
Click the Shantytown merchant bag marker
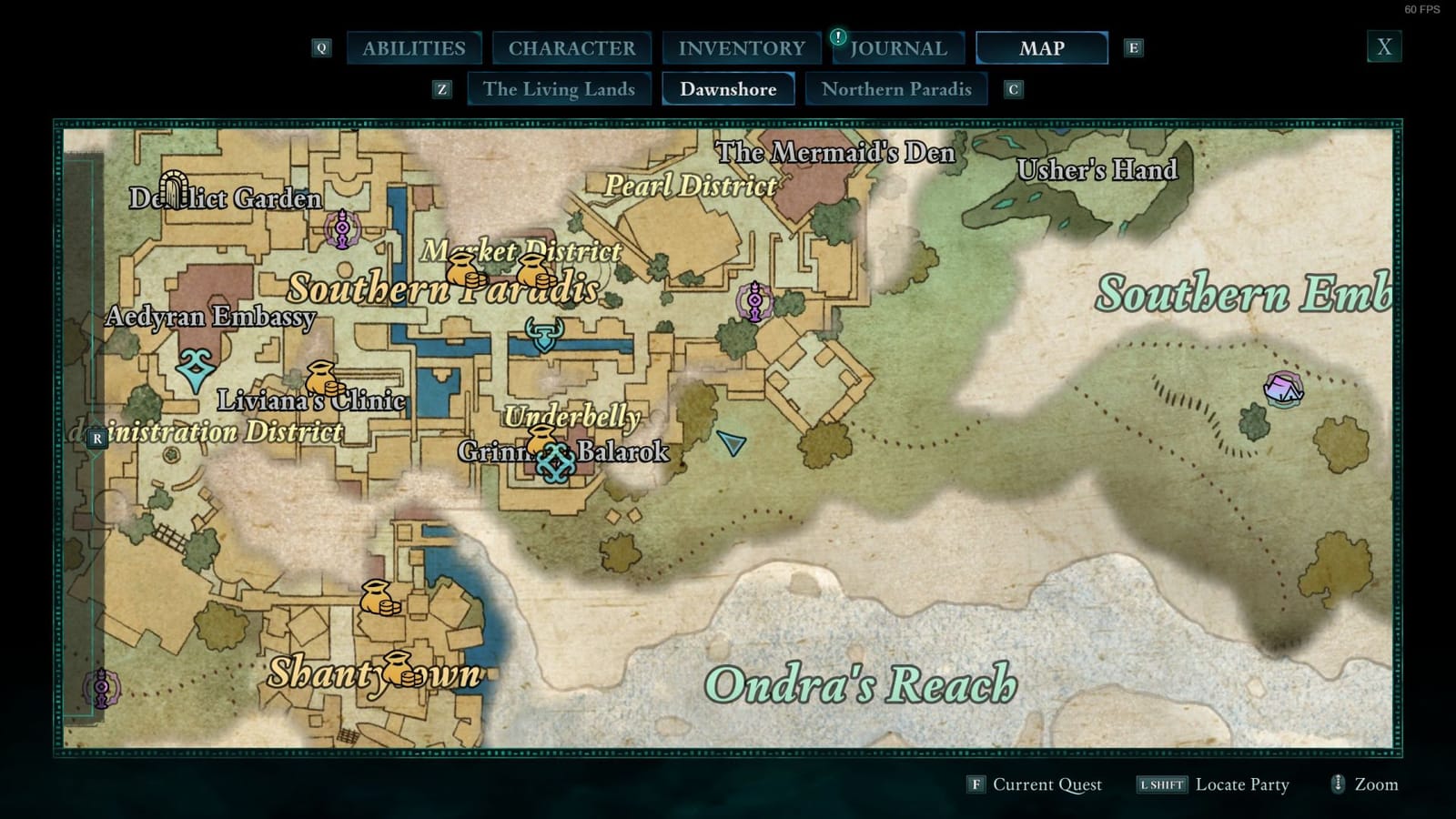point(399,669)
